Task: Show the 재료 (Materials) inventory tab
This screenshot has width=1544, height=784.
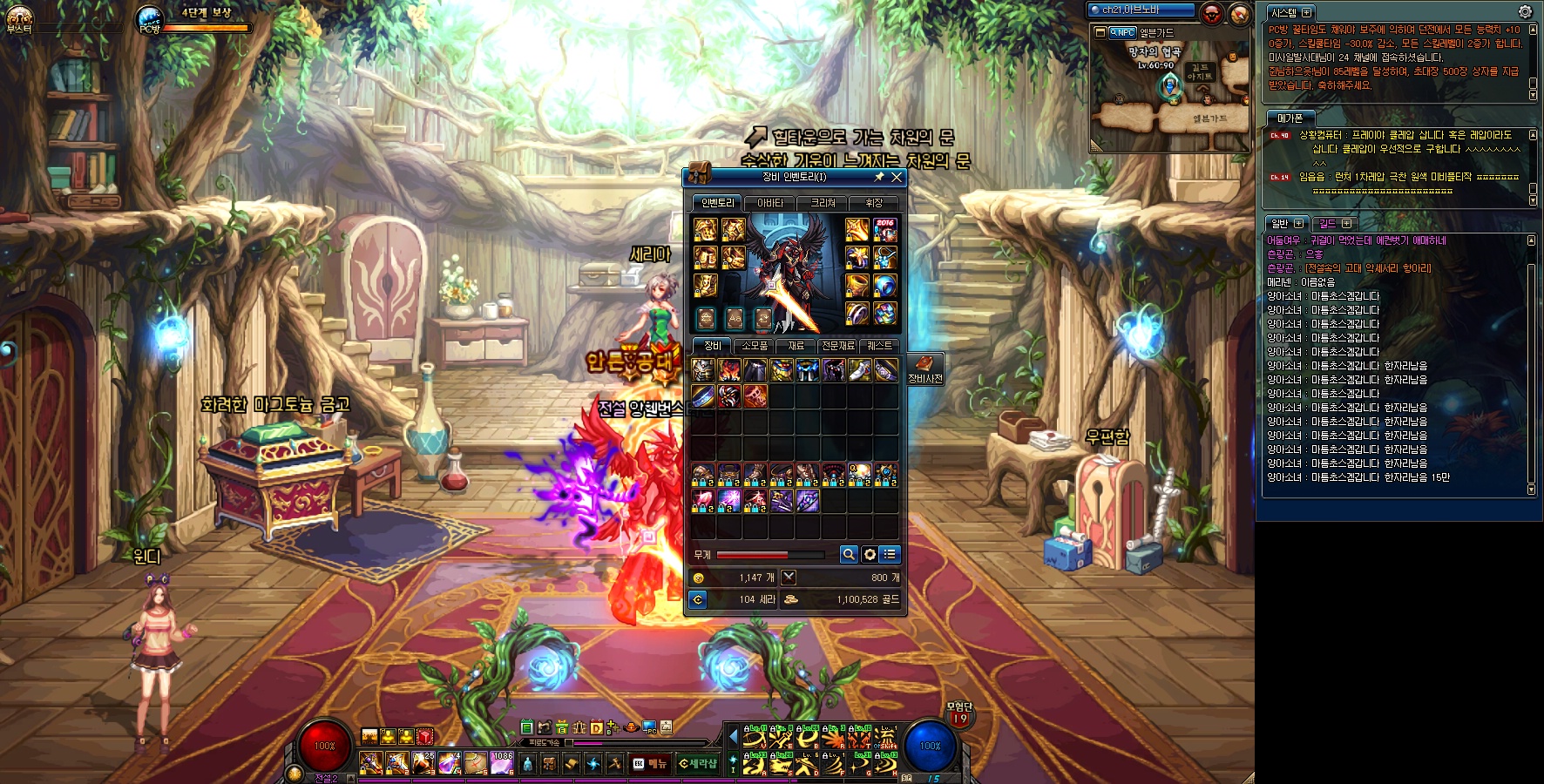Action: 796,346
